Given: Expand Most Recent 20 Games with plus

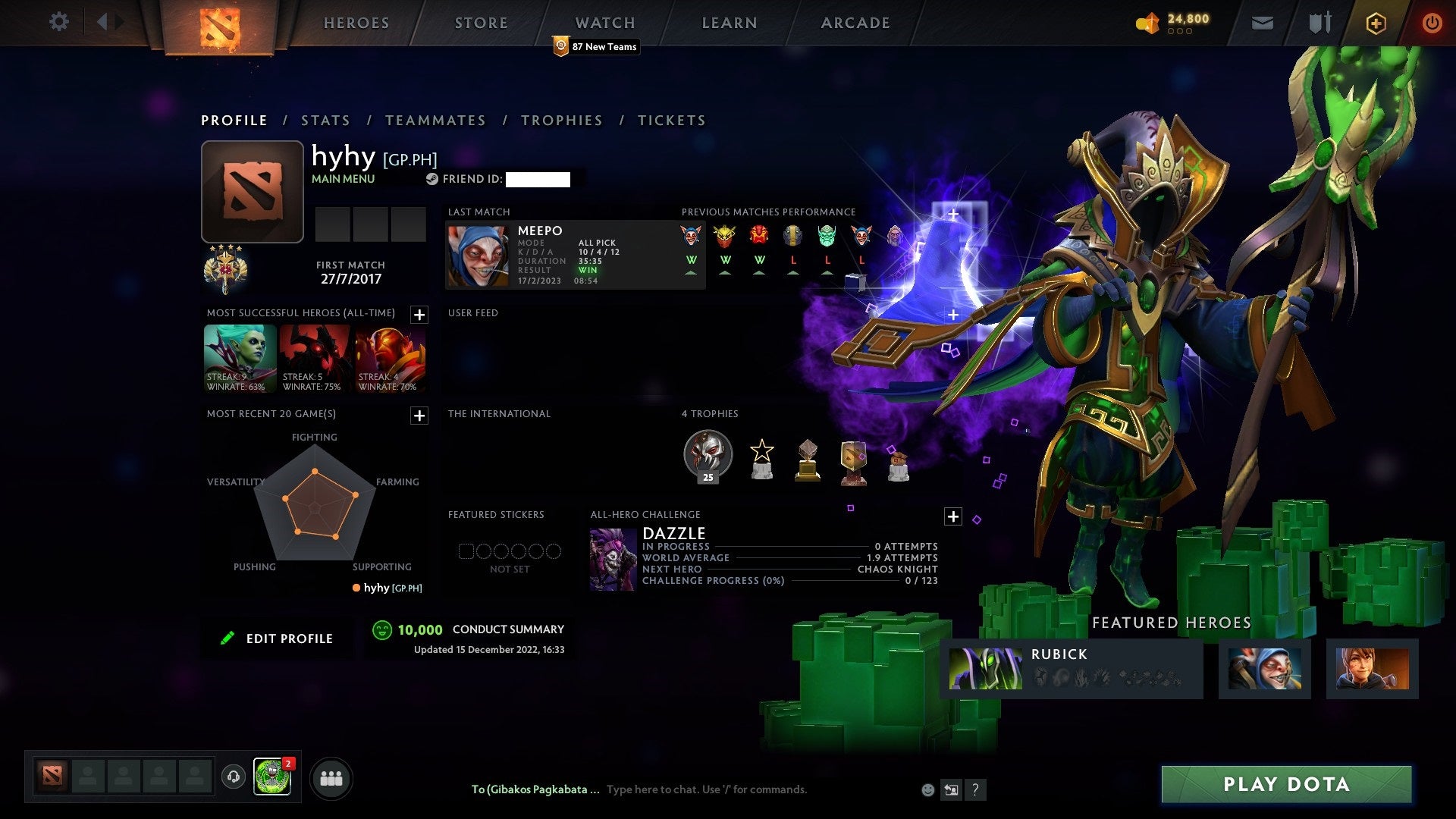Looking at the screenshot, I should pyautogui.click(x=419, y=416).
